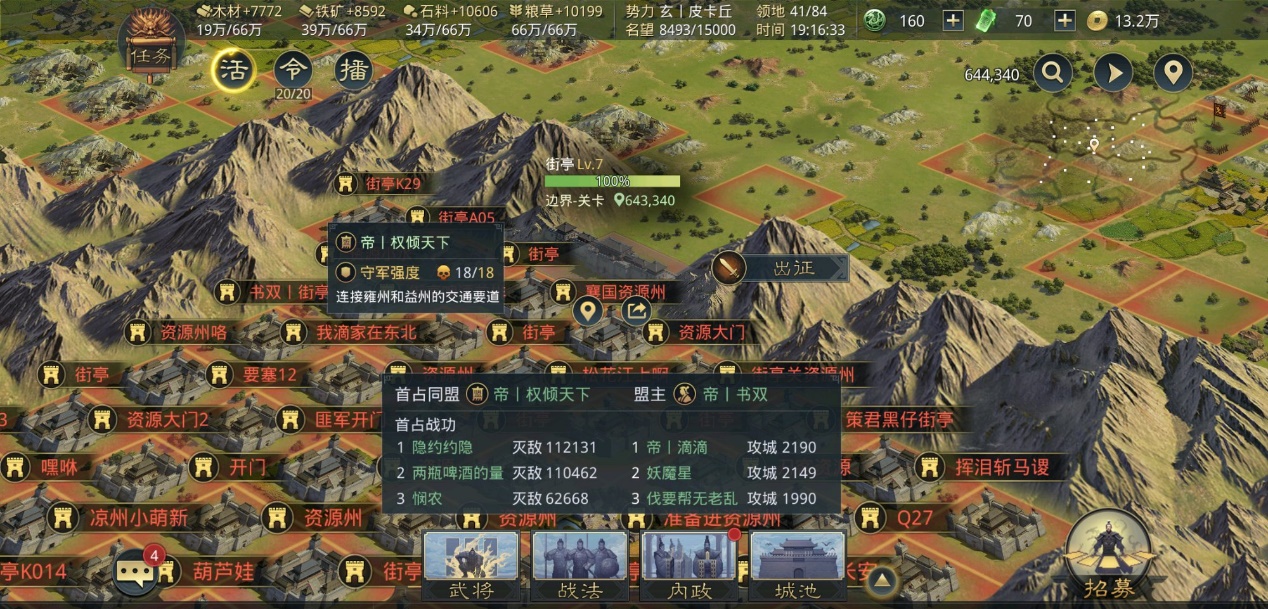Viewport: 1268px width, 609px height.
Task: Select the 活 round button
Action: pos(232,70)
